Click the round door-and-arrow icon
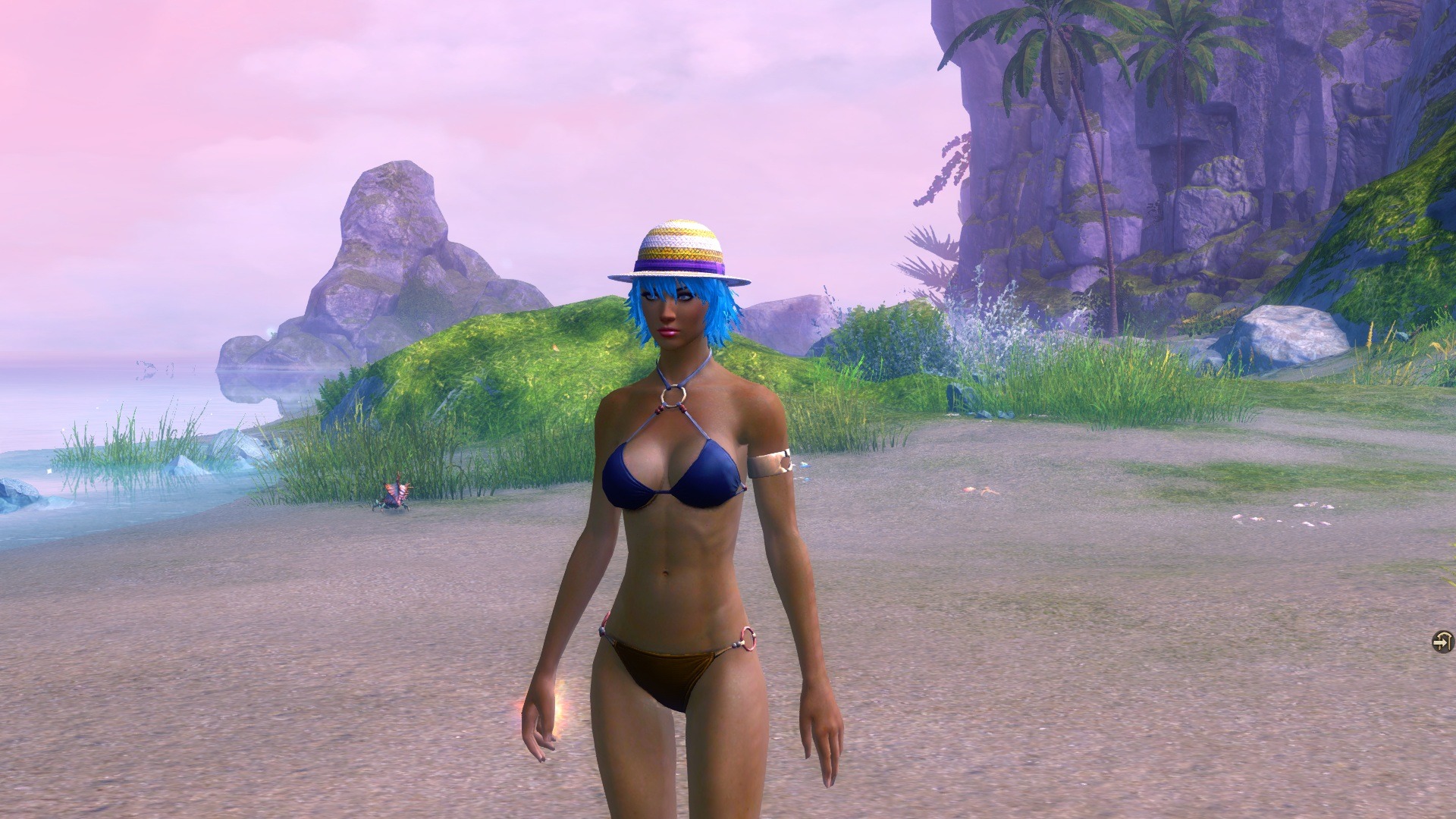Viewport: 1456px width, 819px height. click(x=1442, y=642)
